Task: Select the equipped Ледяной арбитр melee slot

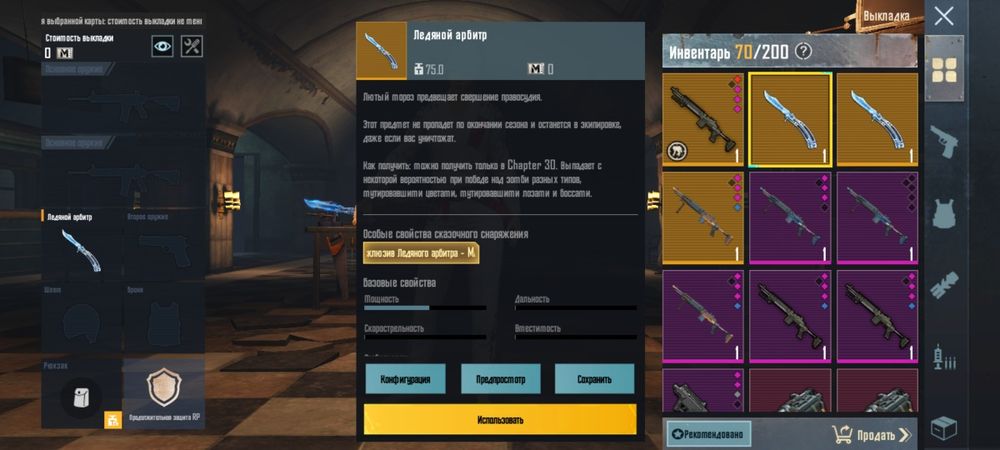Action: (x=80, y=244)
